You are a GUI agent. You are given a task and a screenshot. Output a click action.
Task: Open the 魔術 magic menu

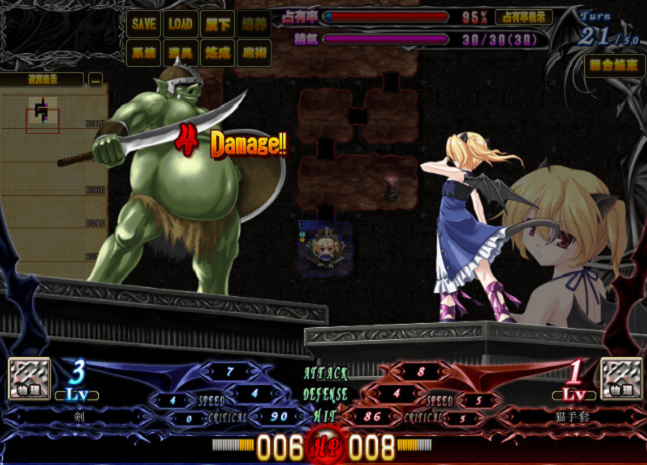coord(253,53)
